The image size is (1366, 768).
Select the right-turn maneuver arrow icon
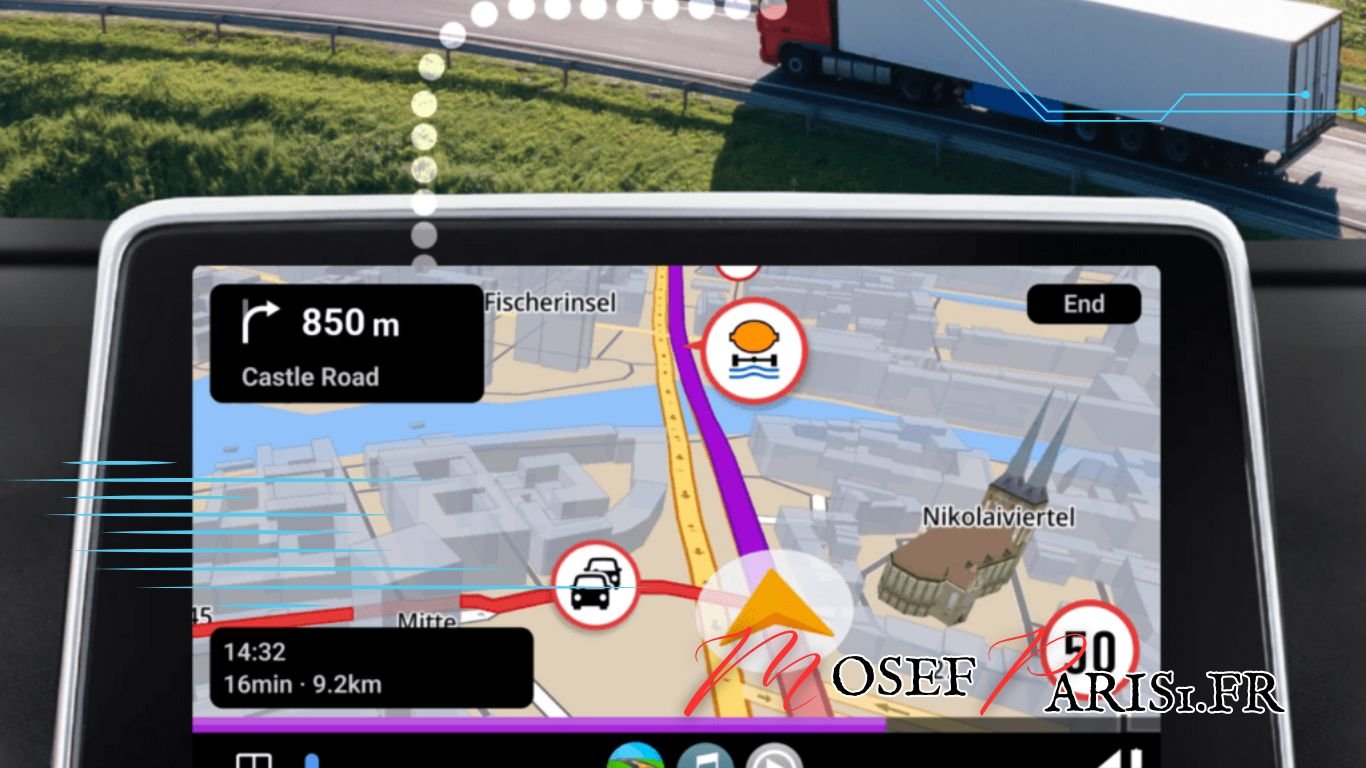pos(258,322)
